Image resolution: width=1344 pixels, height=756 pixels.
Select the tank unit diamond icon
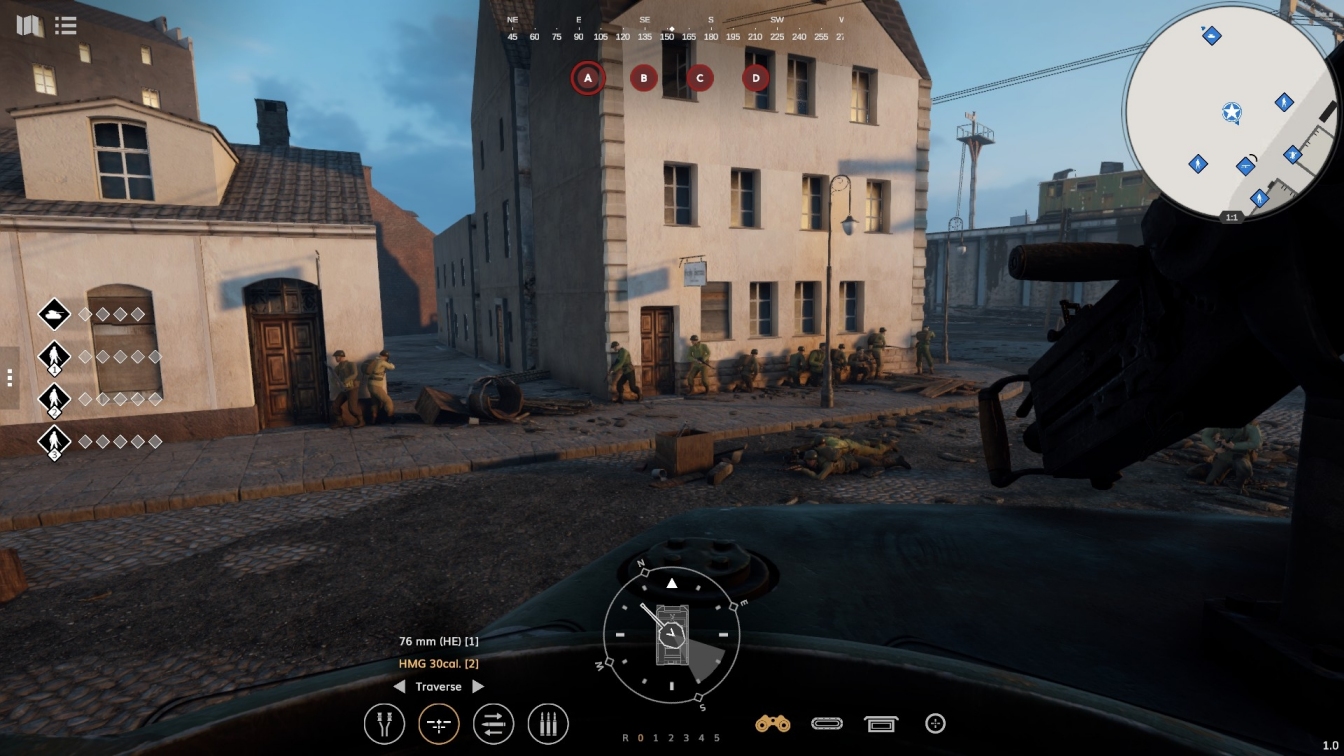[54, 314]
